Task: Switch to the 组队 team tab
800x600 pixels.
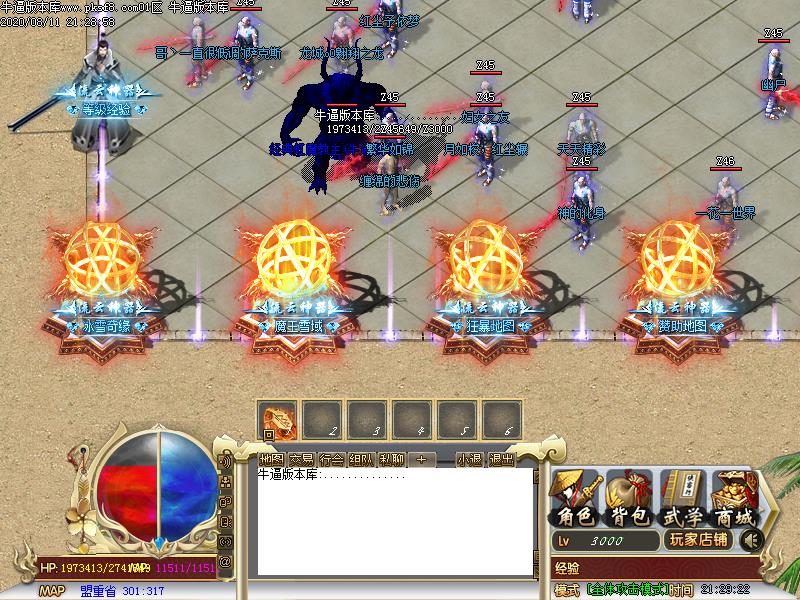Action: [x=361, y=460]
